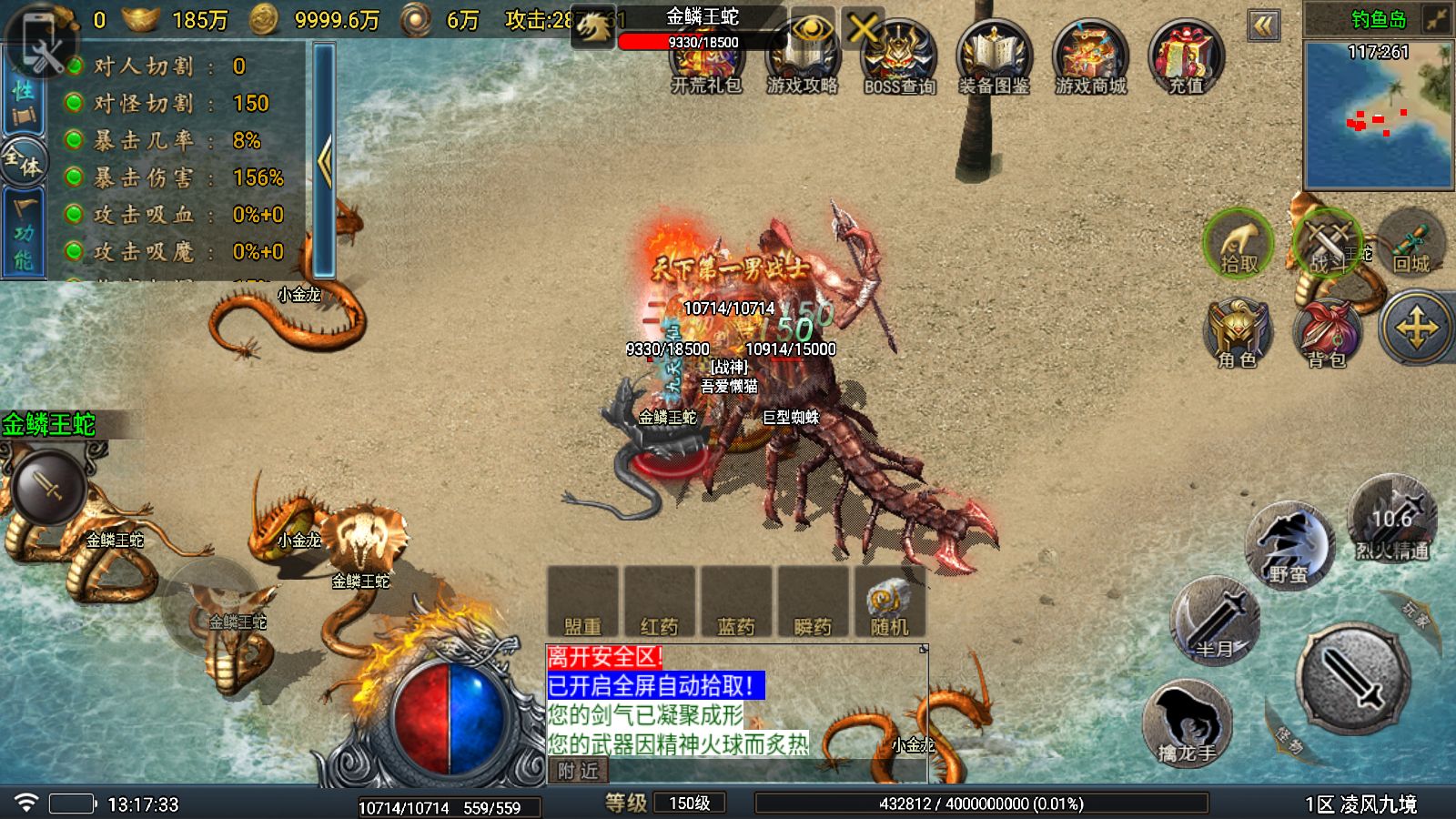Select the 附近 chat channel tab
1456x819 pixels.
(x=578, y=771)
